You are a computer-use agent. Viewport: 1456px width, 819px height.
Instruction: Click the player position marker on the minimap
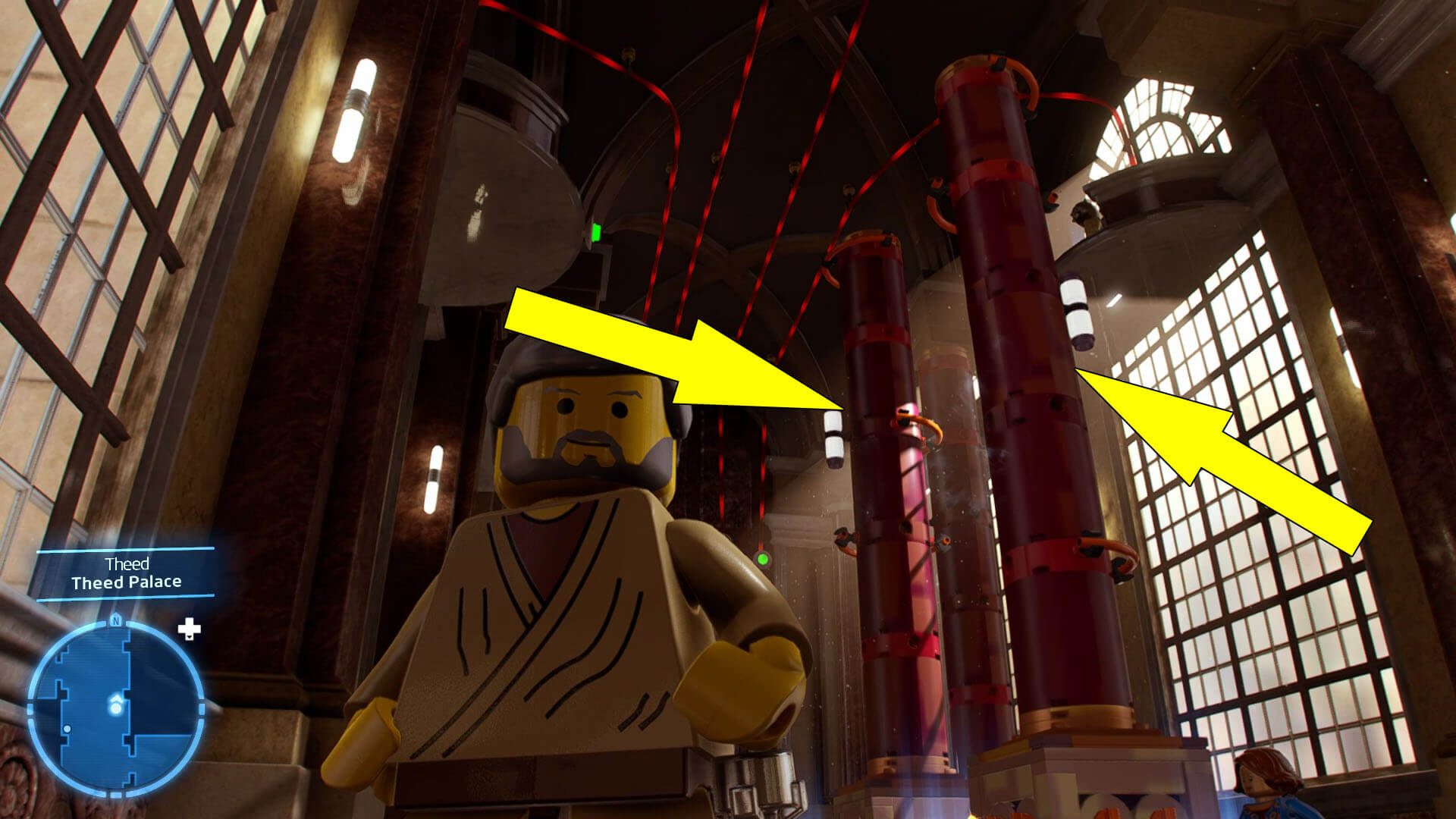pos(114,705)
